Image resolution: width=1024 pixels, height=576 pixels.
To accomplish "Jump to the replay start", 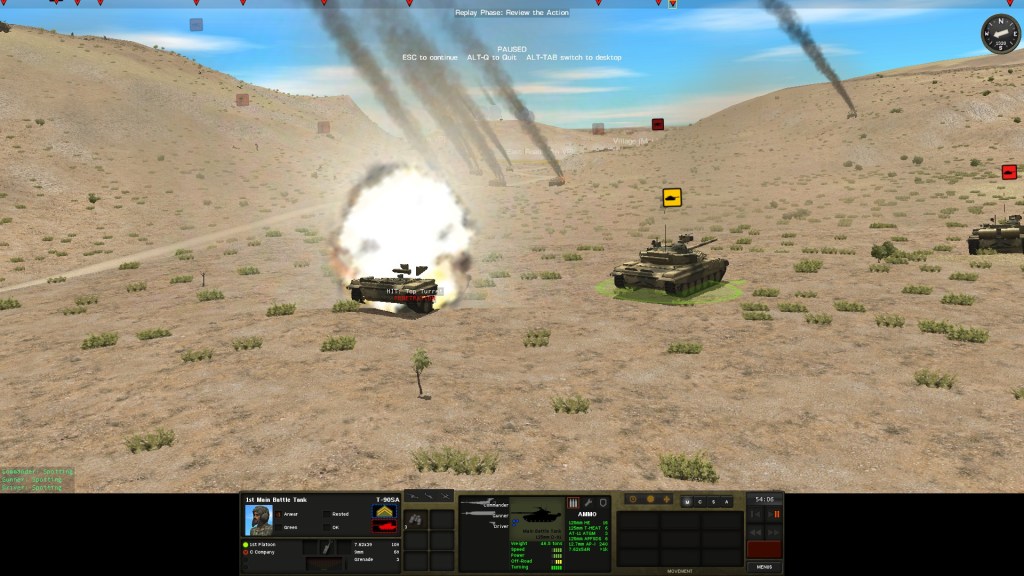I will [x=755, y=514].
